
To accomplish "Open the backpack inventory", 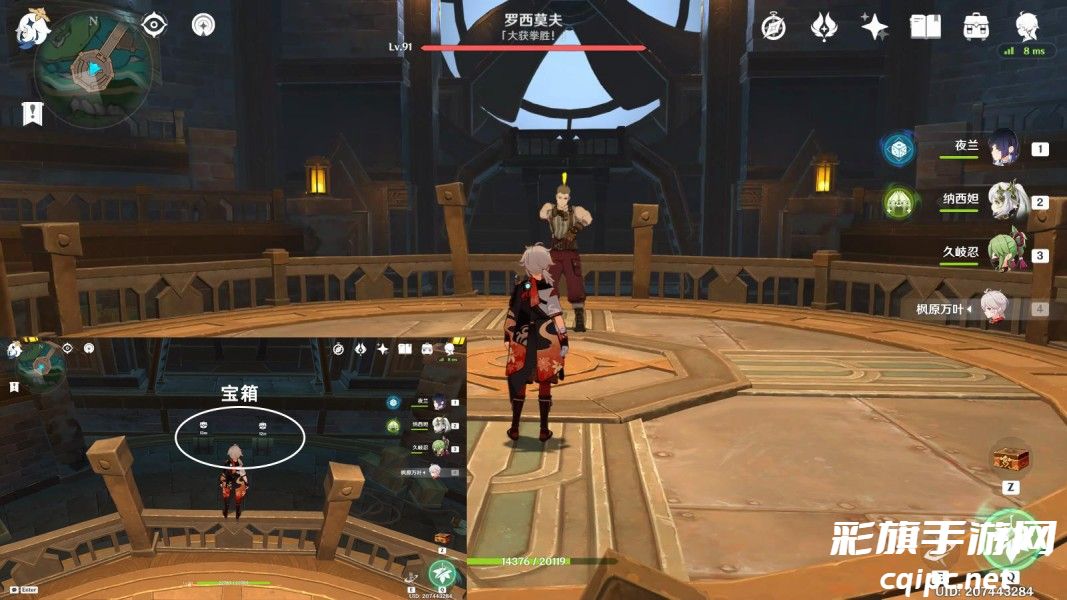I will [976, 27].
